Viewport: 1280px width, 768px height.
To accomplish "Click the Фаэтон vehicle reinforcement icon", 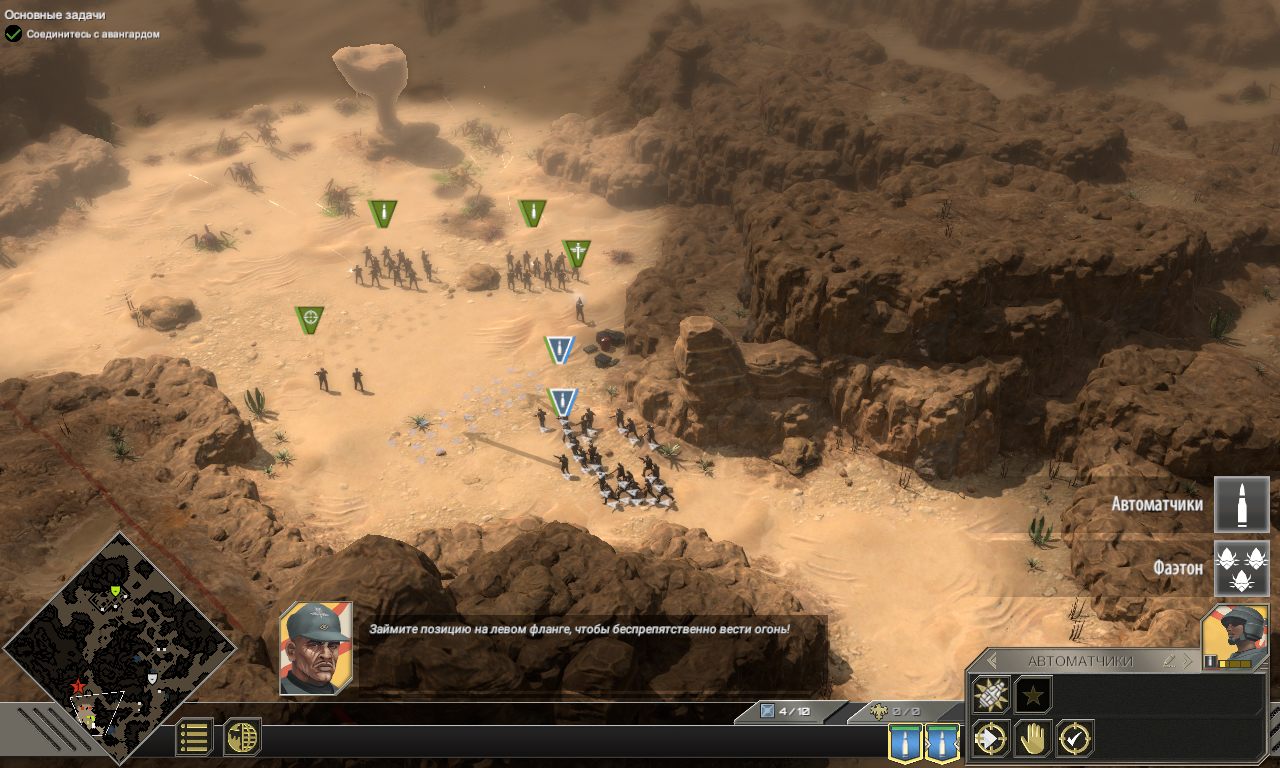I will [1242, 566].
